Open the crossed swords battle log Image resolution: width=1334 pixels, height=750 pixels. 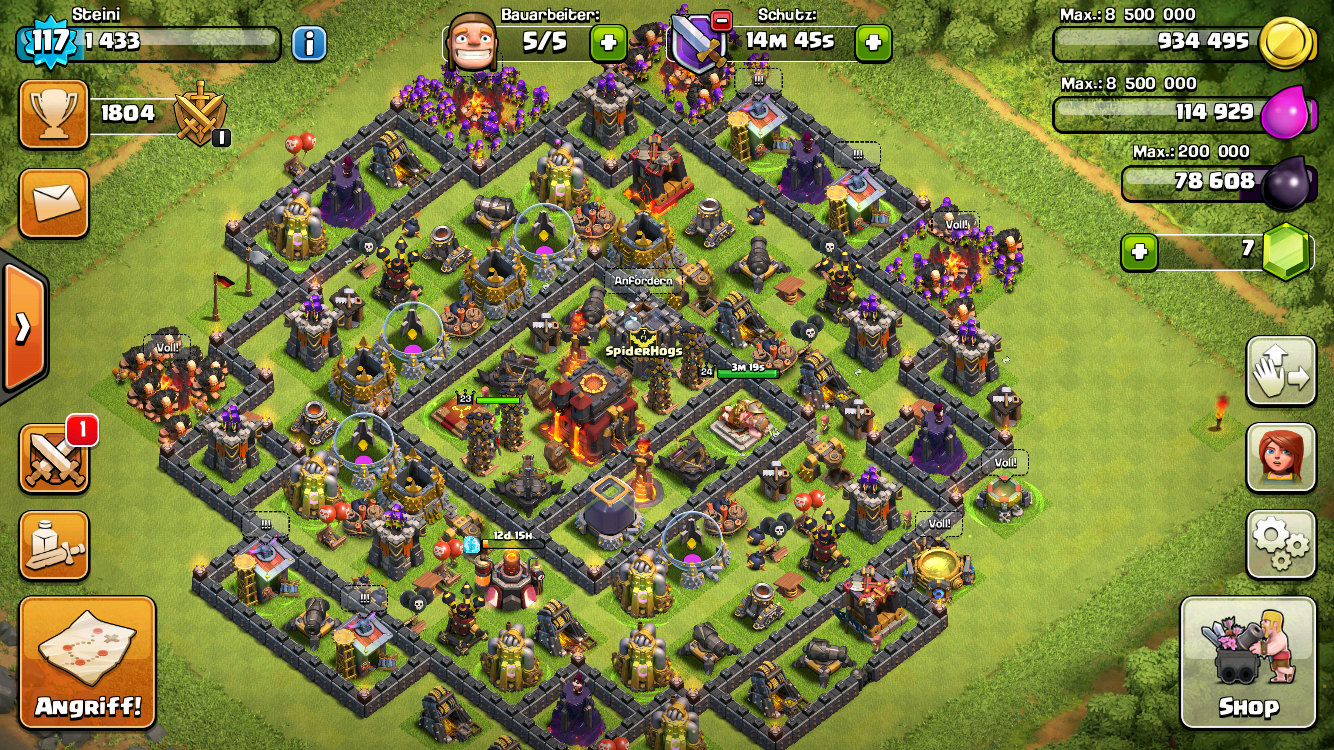point(54,459)
